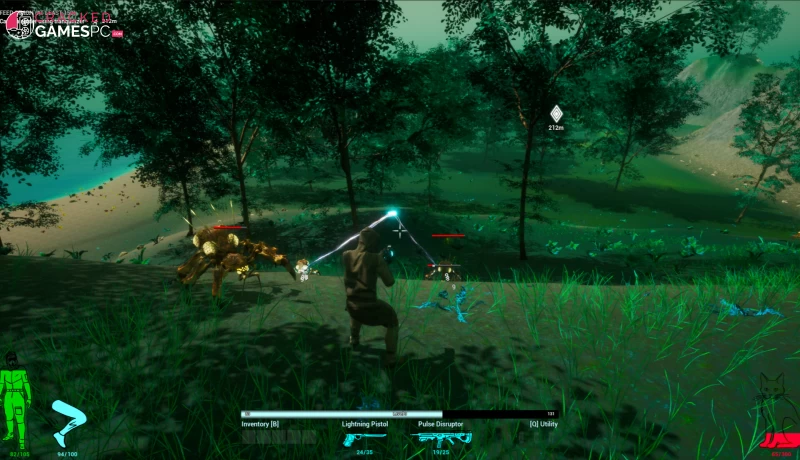Click the cyan leg stamina icon
Screen dimensions: 800x460
(68, 422)
